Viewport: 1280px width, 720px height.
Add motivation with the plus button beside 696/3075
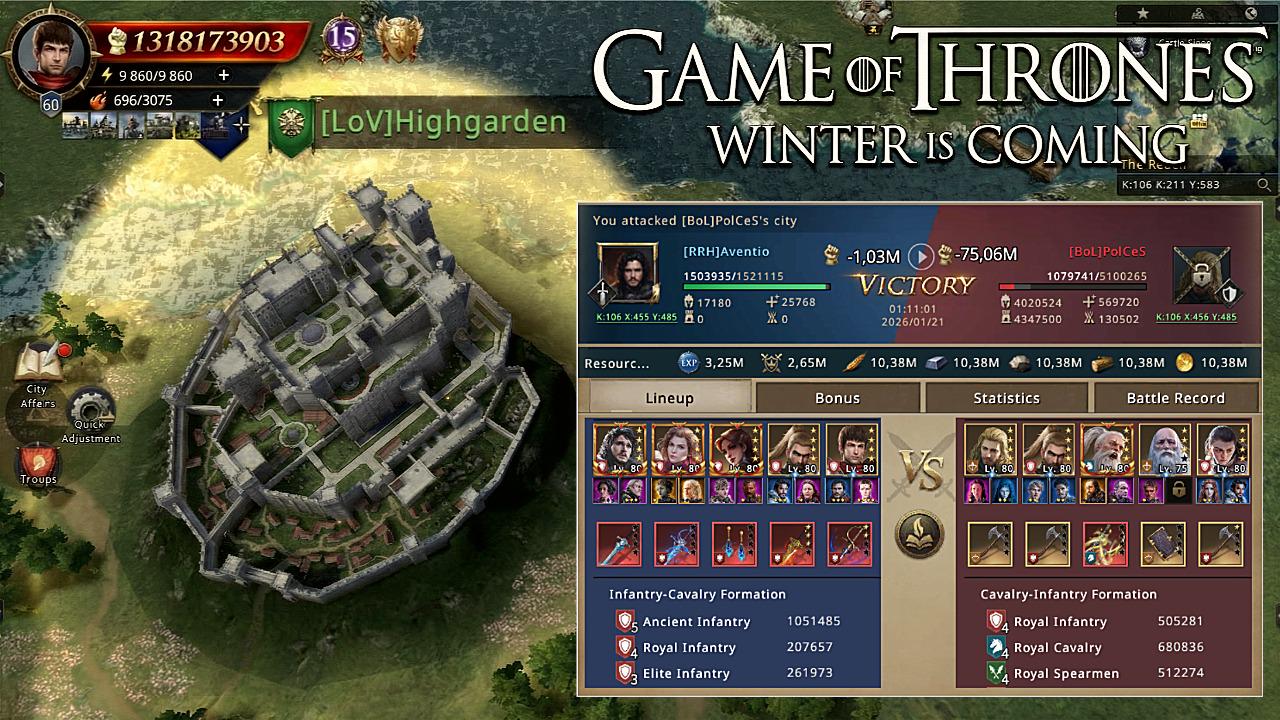pyautogui.click(x=217, y=100)
